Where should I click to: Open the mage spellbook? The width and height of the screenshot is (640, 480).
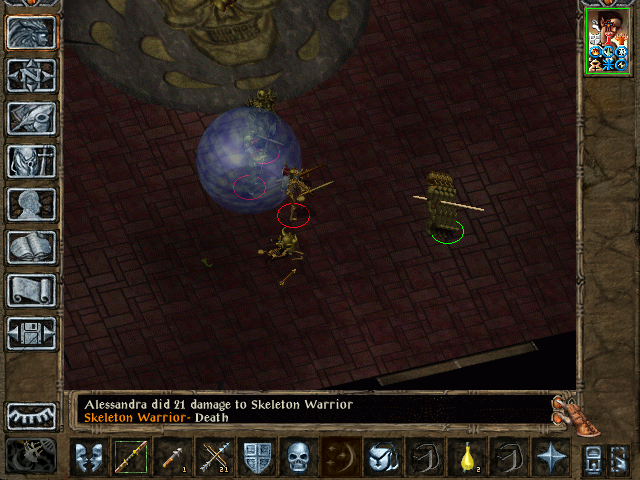tap(32, 247)
